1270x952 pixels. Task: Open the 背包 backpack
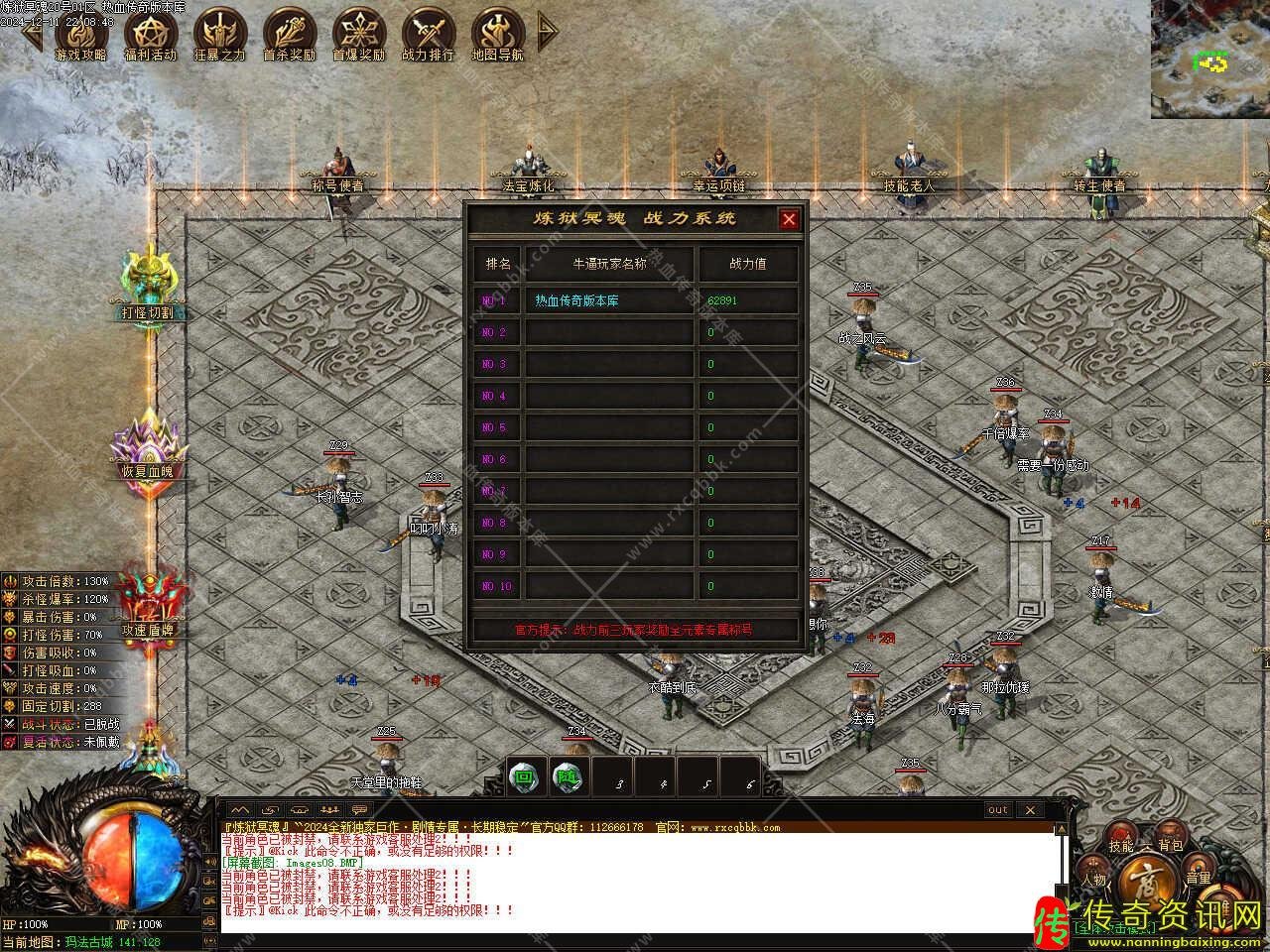[1171, 846]
